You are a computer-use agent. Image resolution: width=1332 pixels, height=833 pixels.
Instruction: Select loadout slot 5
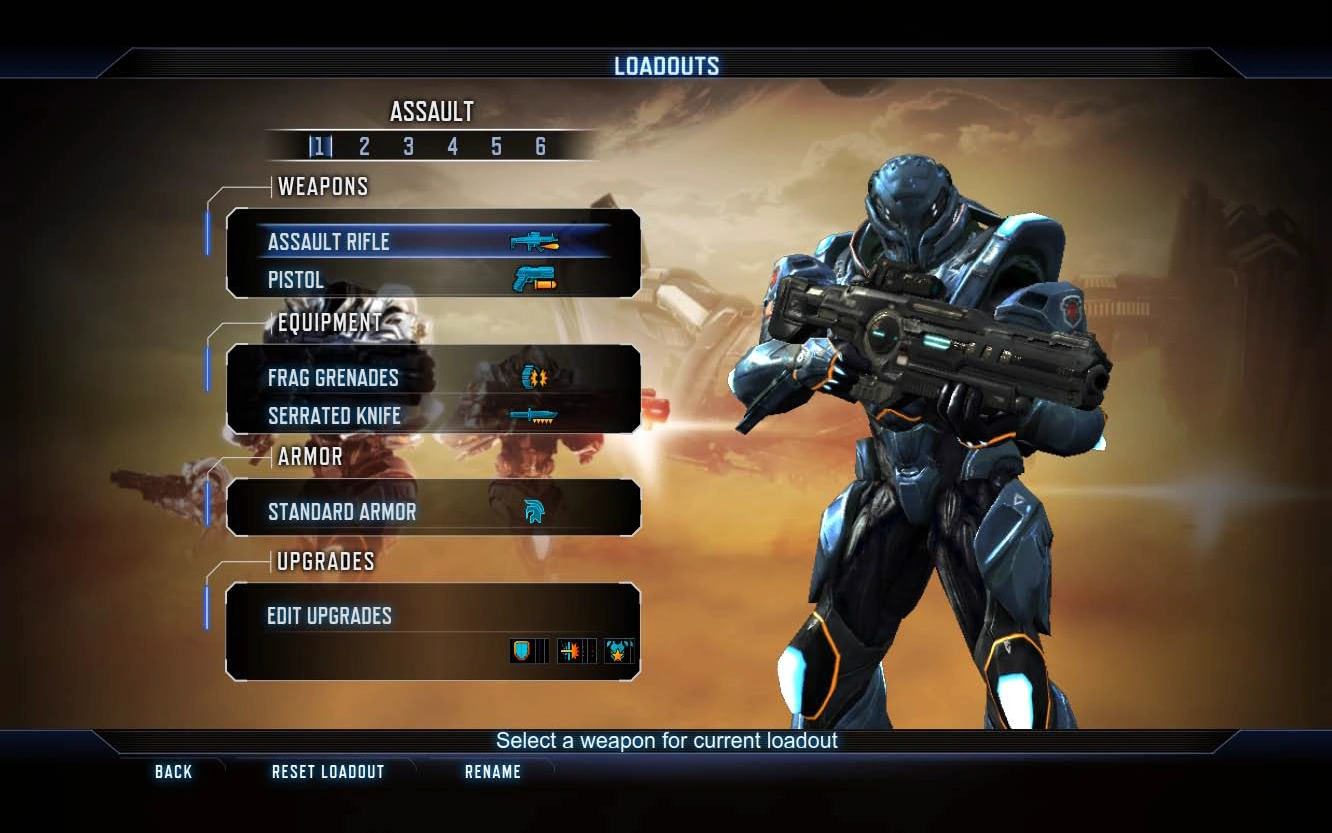pos(495,145)
